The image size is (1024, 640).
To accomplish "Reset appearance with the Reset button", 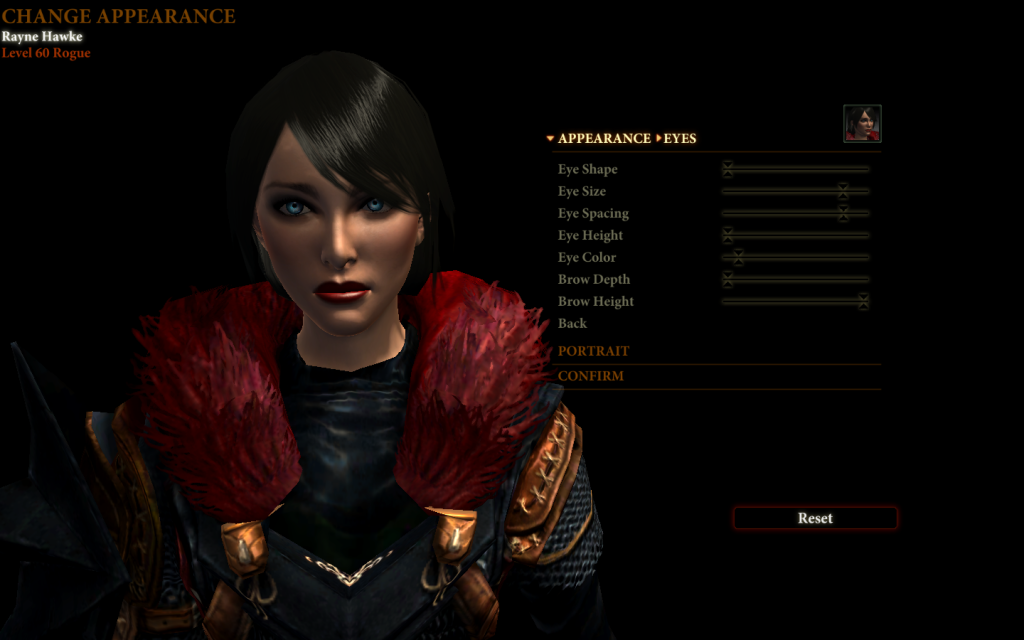I will (x=815, y=518).
